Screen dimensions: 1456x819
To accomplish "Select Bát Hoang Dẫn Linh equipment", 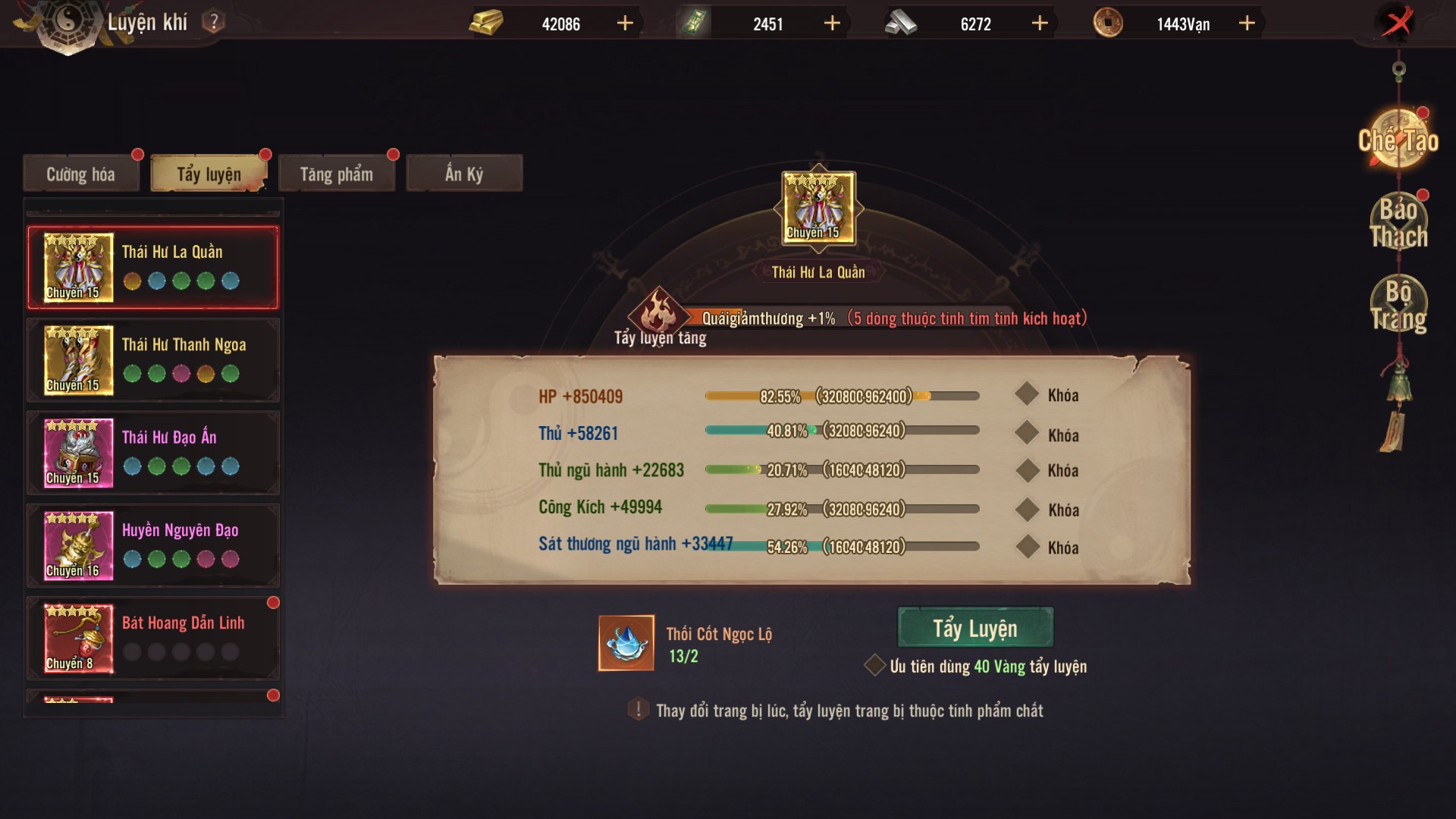I will [x=153, y=638].
